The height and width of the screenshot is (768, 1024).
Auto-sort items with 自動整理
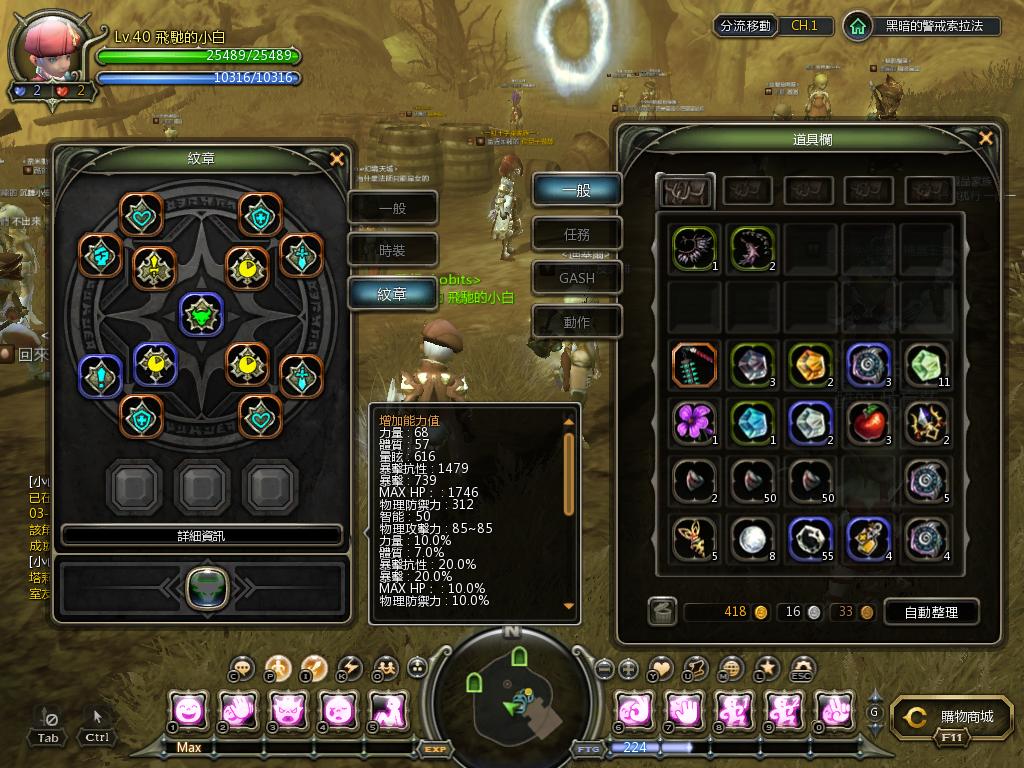(930, 612)
